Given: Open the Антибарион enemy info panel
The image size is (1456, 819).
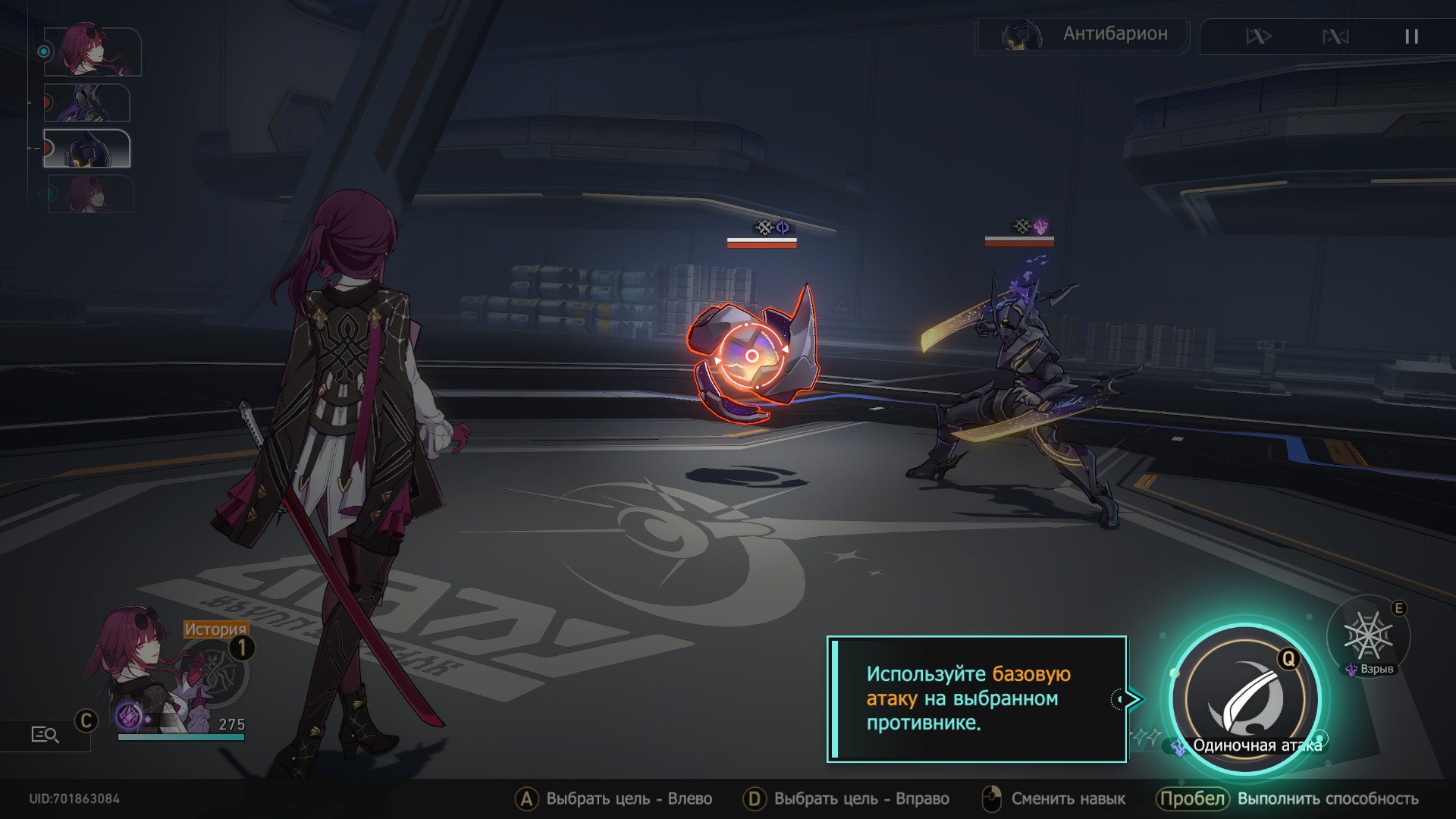Looking at the screenshot, I should click(1083, 35).
